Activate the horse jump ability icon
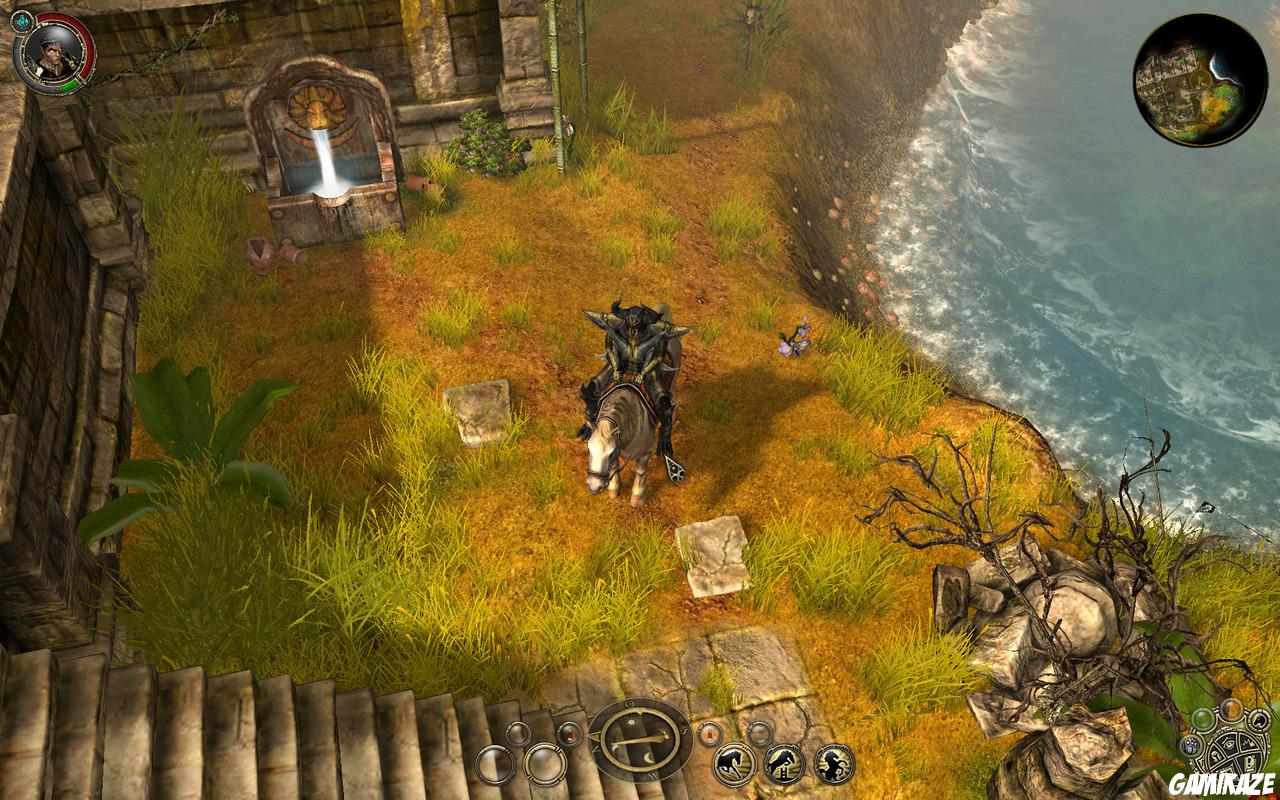Image resolution: width=1280 pixels, height=800 pixels. 785,762
